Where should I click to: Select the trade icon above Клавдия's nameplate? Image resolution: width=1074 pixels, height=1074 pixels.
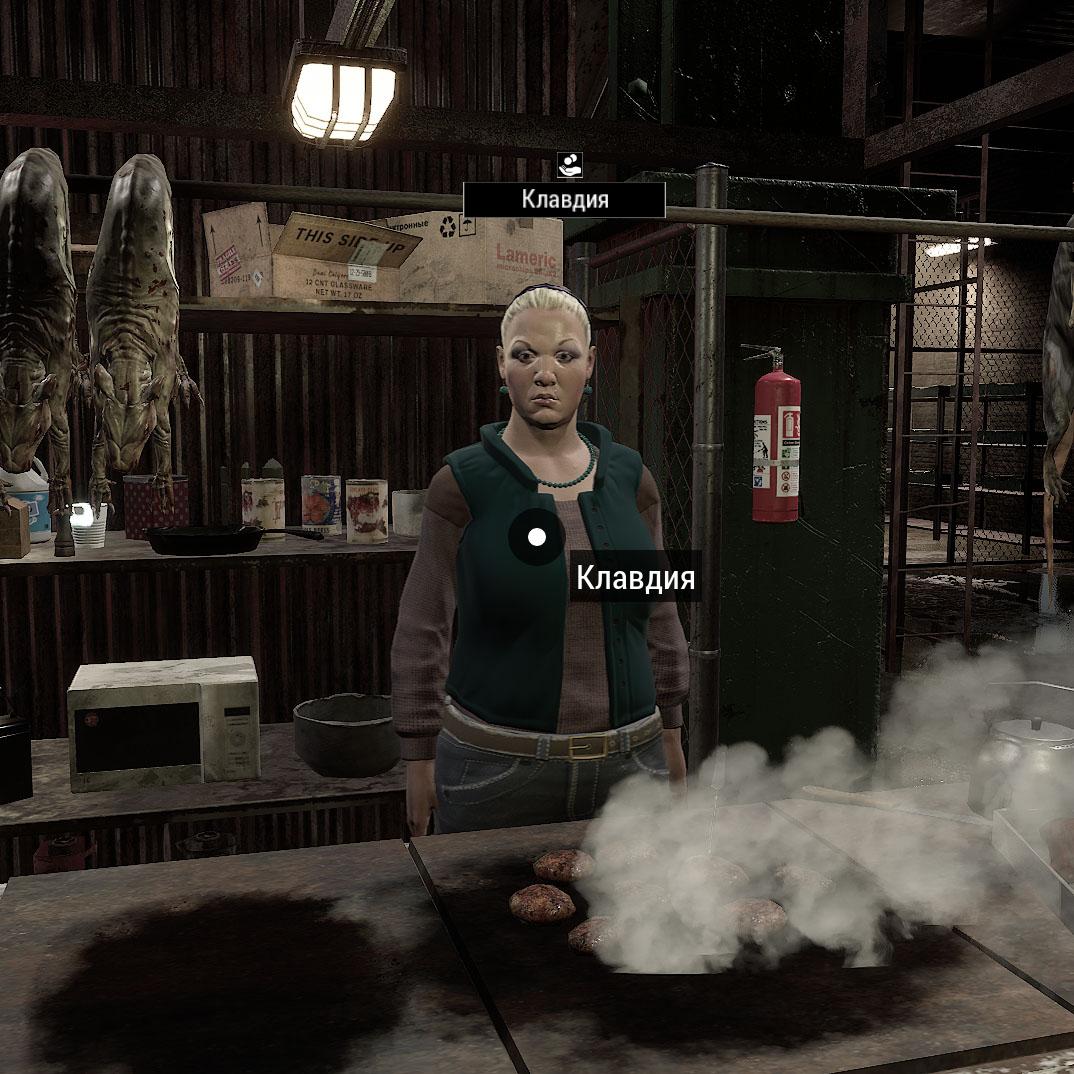tap(569, 165)
